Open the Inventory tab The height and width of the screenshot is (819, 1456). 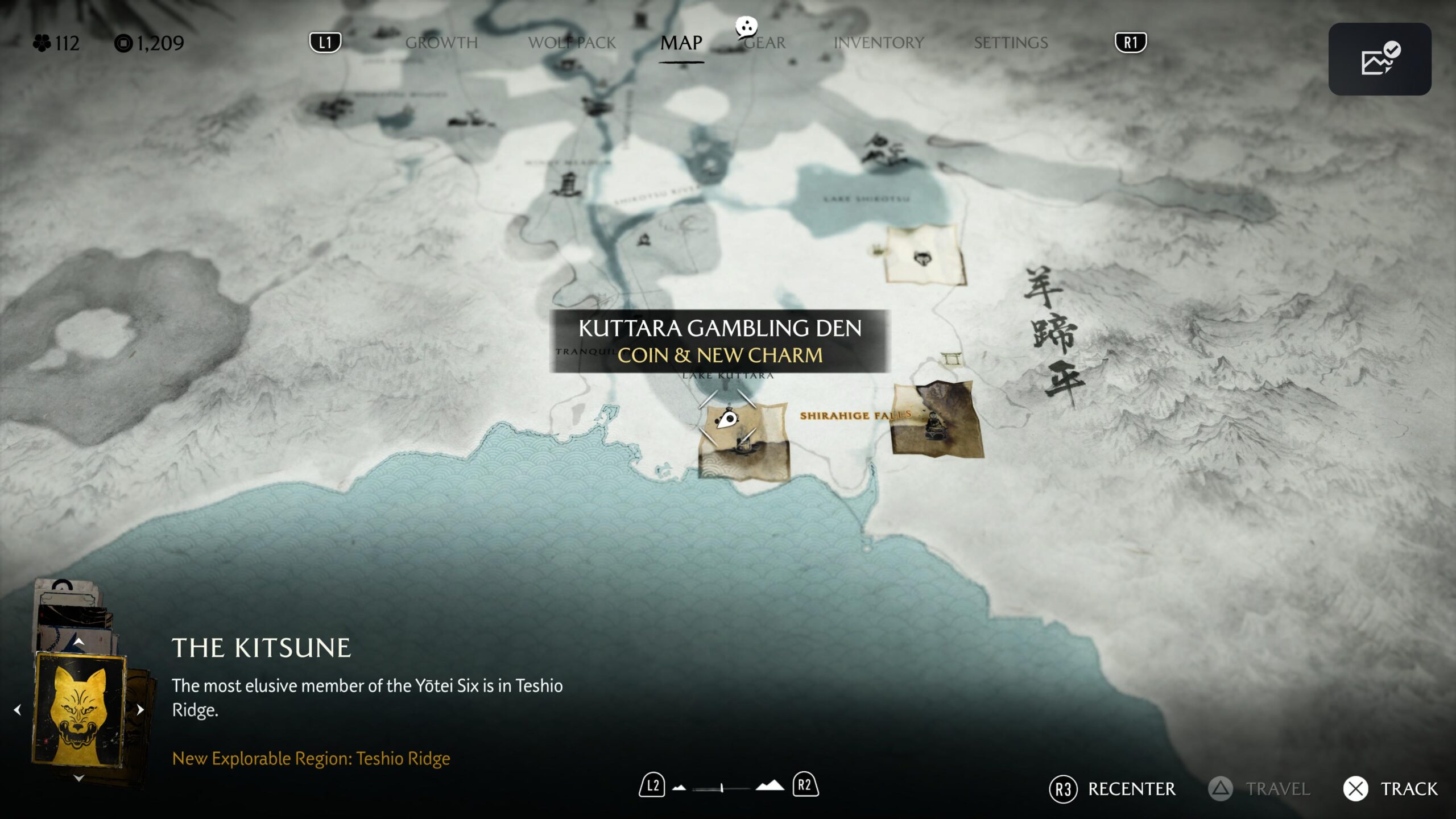(879, 43)
